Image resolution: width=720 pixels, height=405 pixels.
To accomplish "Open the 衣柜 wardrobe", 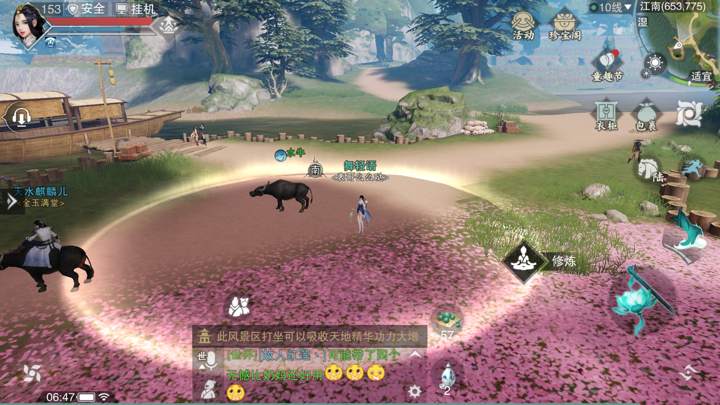I will click(x=605, y=113).
